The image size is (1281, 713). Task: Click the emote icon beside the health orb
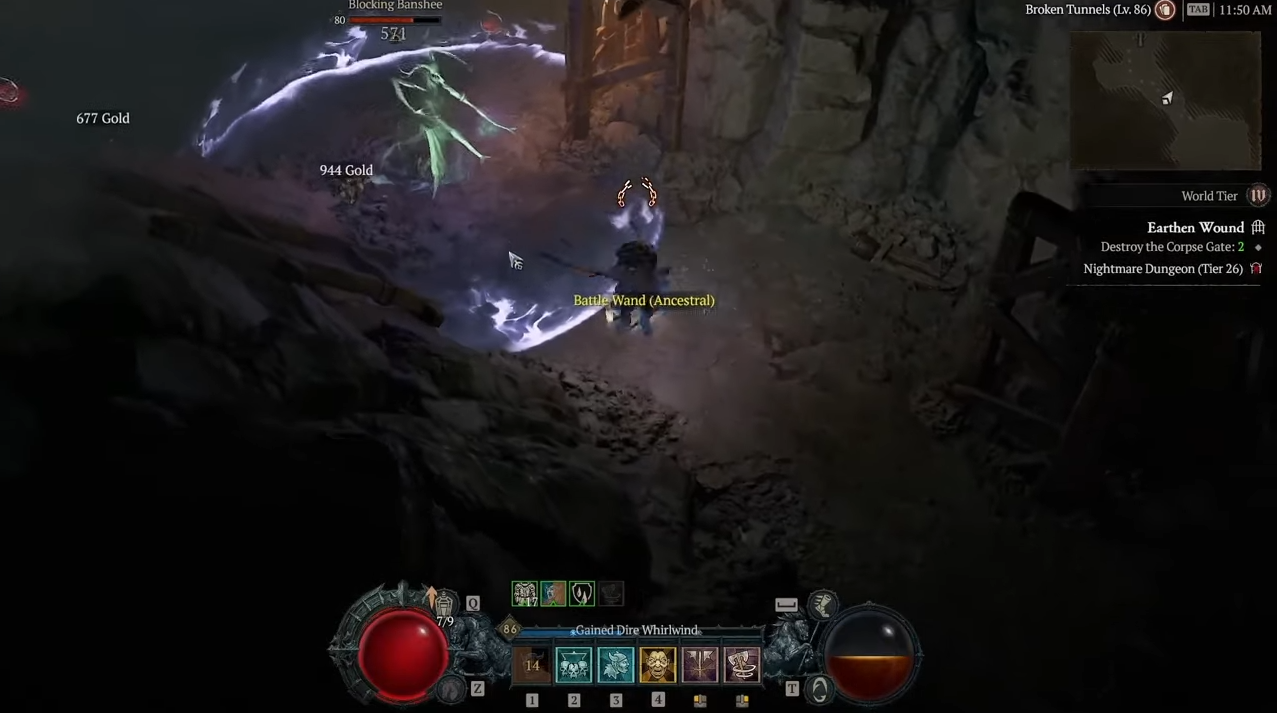tap(453, 688)
